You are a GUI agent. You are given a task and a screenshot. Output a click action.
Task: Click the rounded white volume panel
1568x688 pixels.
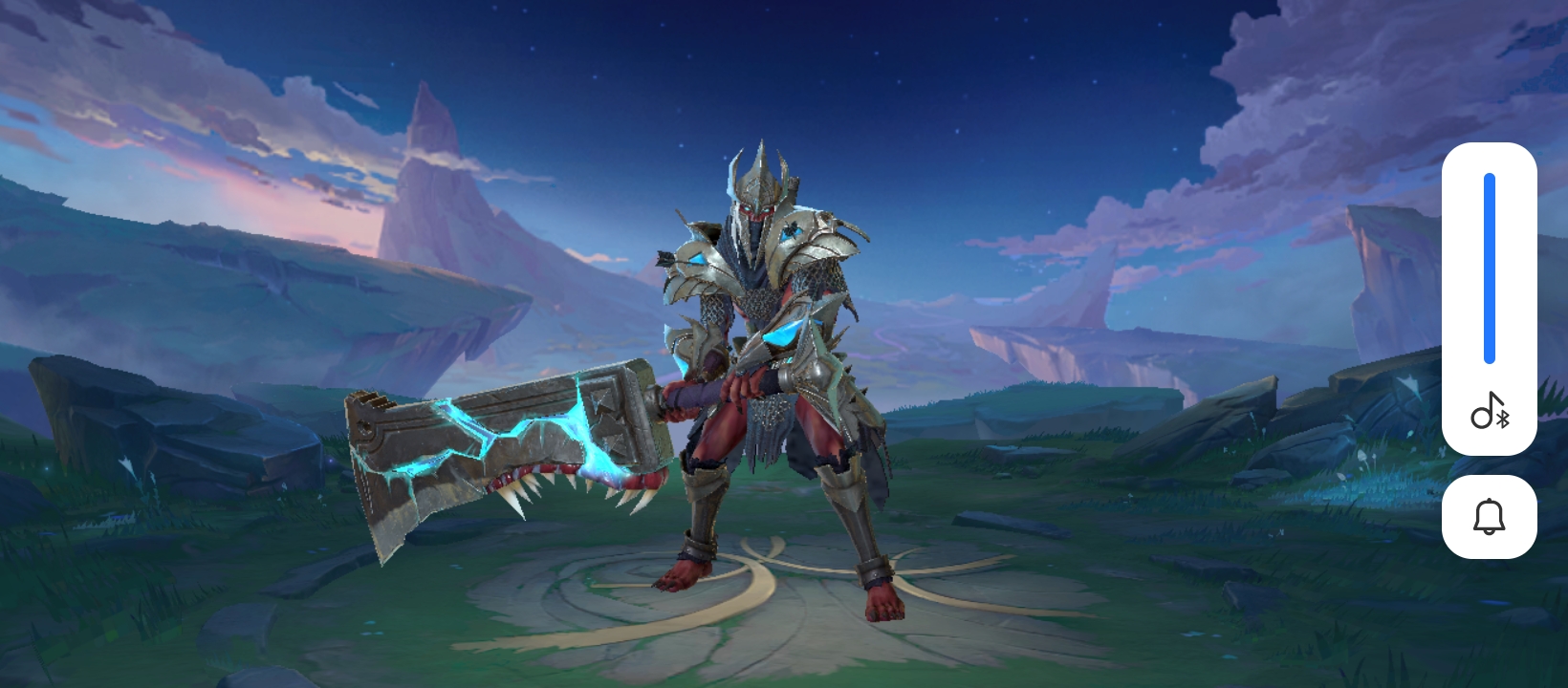coord(1490,296)
